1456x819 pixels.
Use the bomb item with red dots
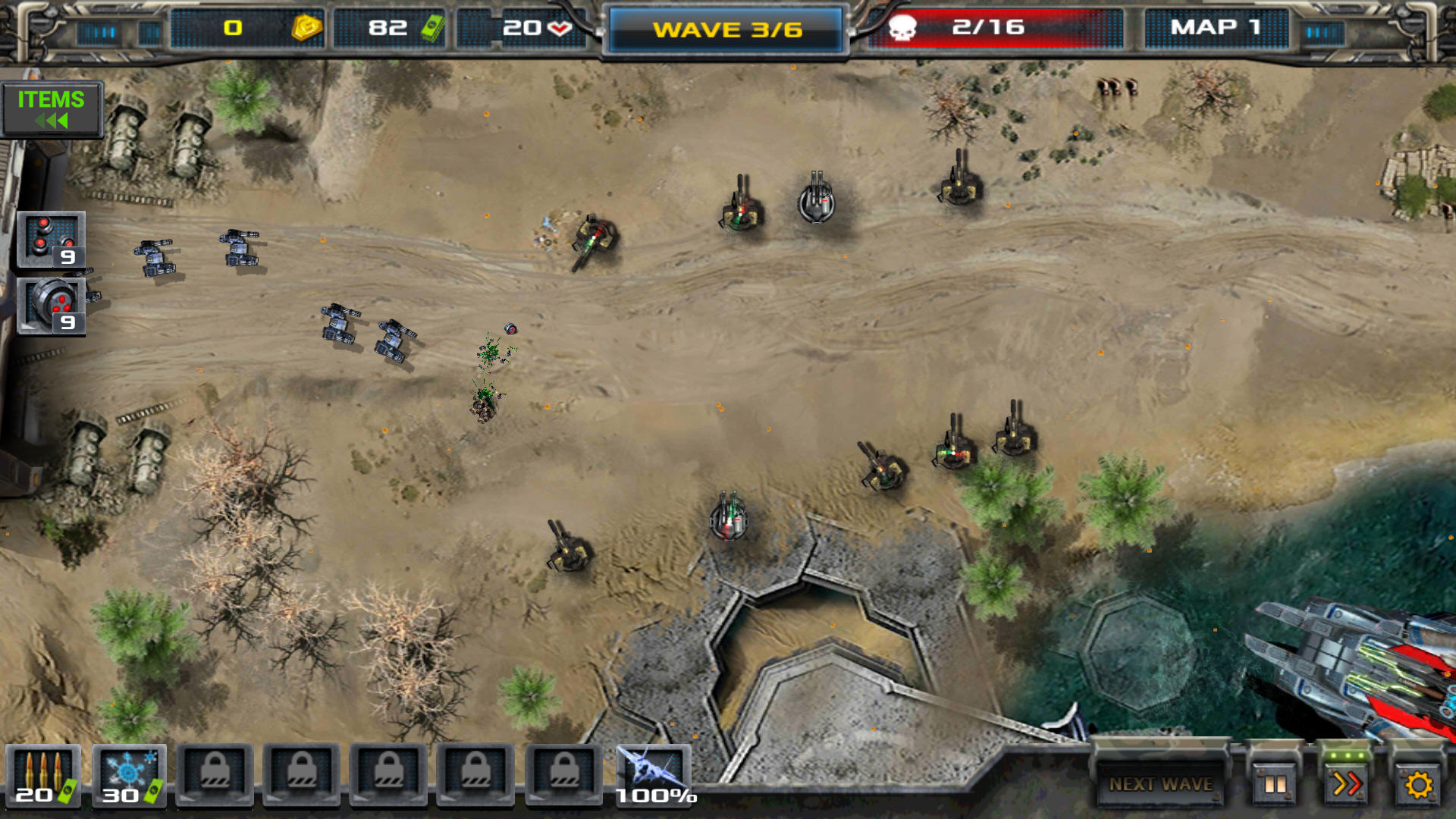(x=51, y=306)
